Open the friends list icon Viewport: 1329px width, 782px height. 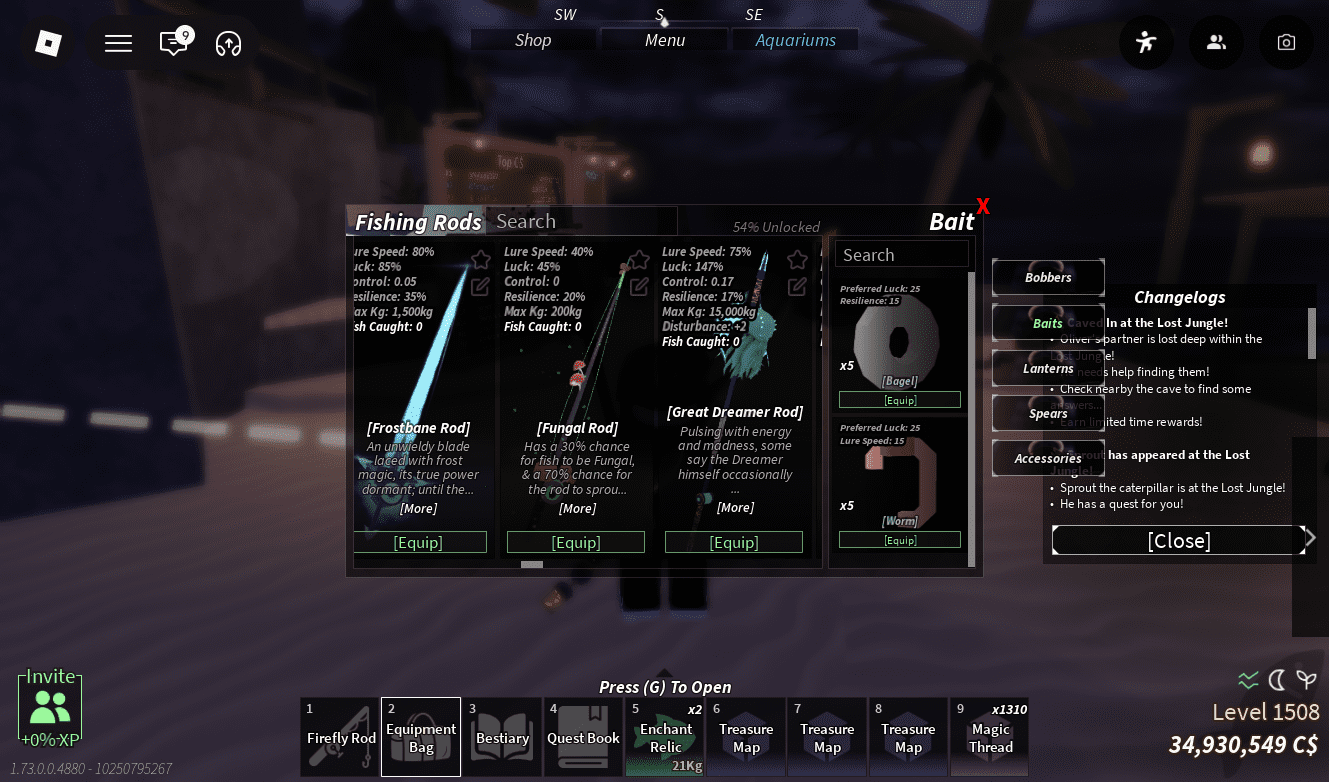tap(1216, 42)
